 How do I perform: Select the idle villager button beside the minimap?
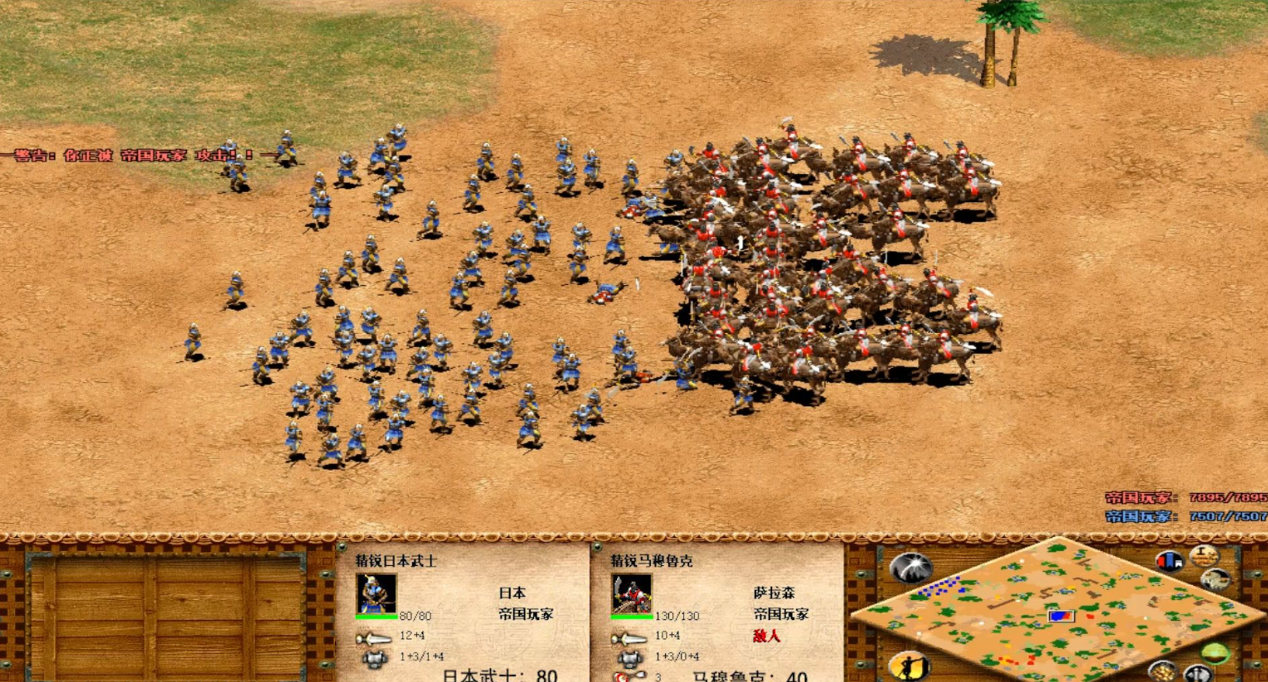(x=909, y=666)
